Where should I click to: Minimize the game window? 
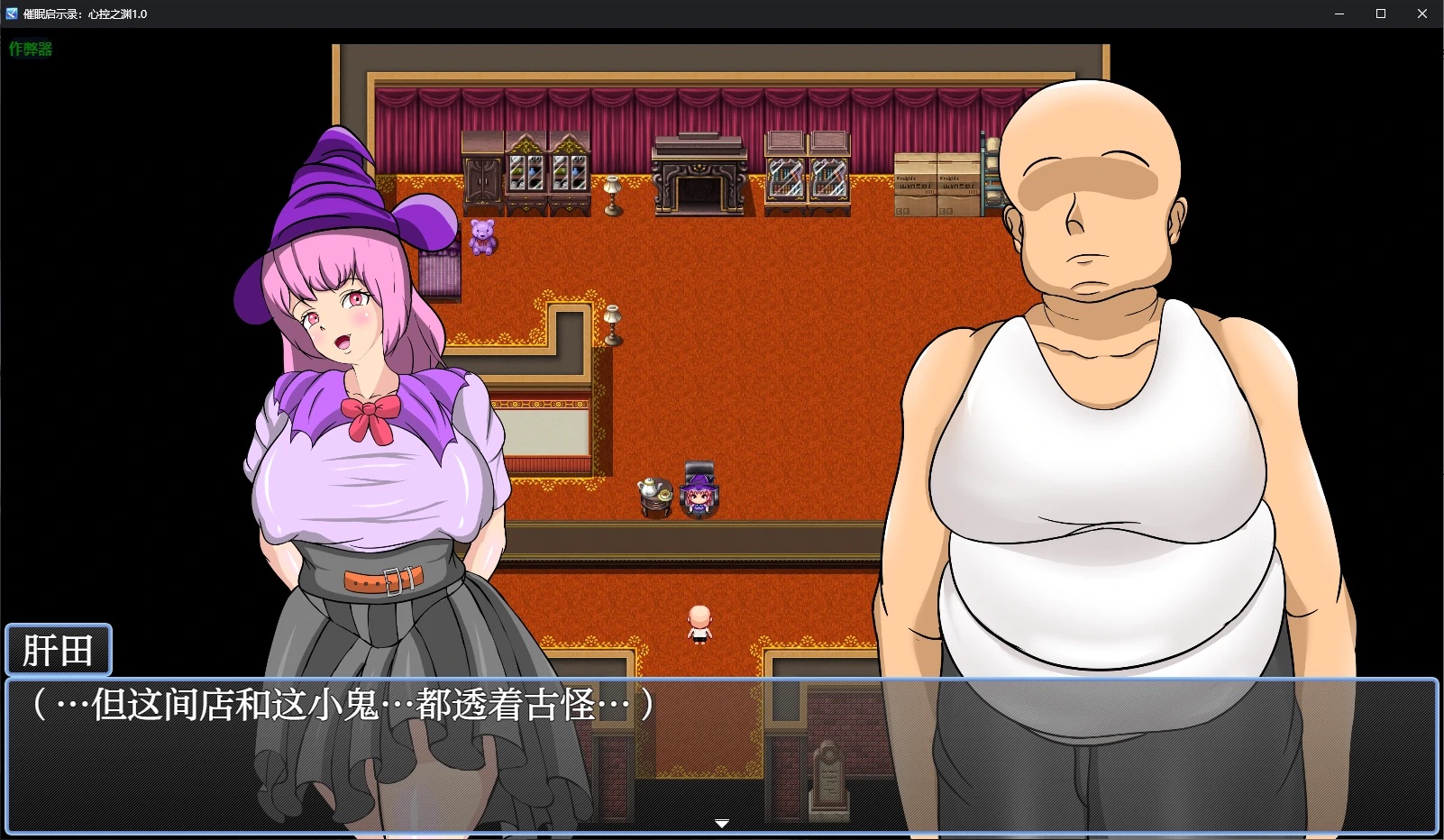pyautogui.click(x=1339, y=13)
